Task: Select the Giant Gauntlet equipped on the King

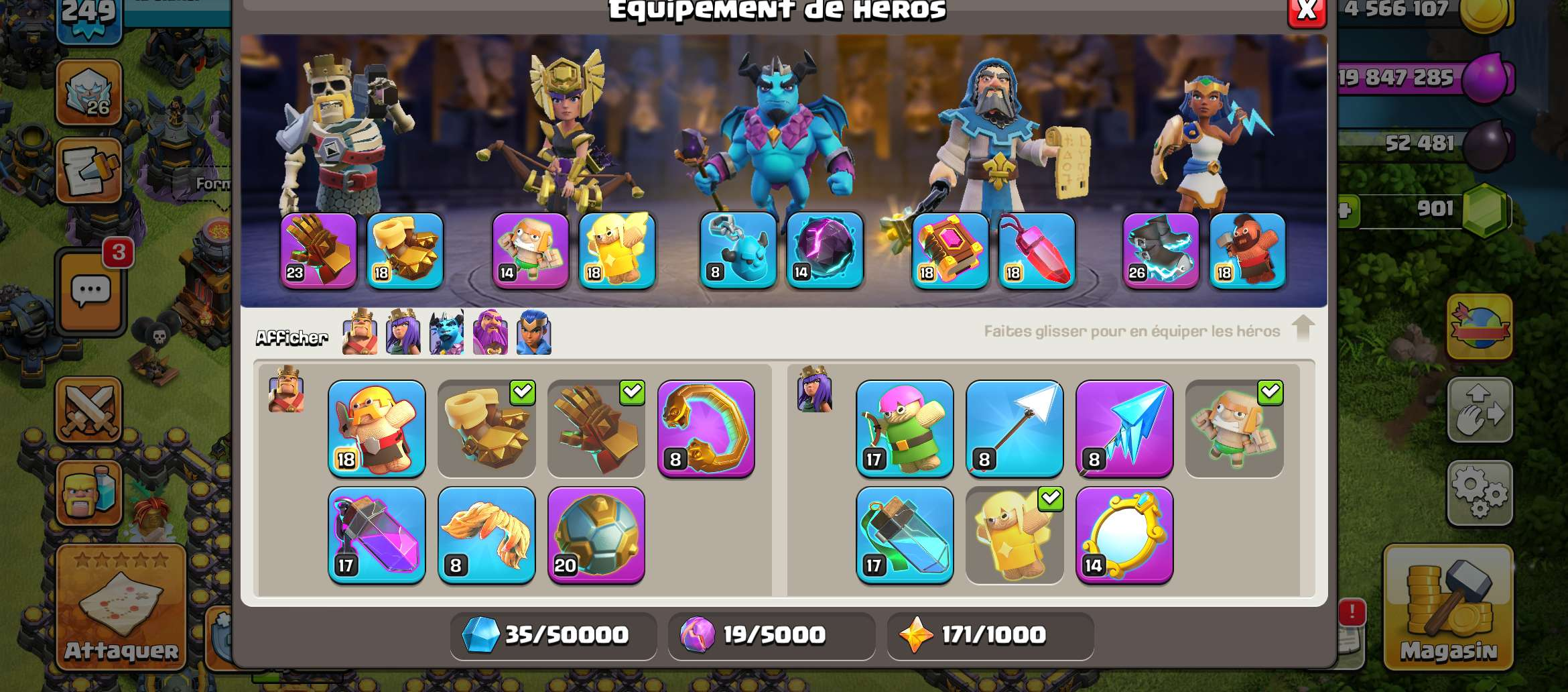Action: (x=316, y=251)
